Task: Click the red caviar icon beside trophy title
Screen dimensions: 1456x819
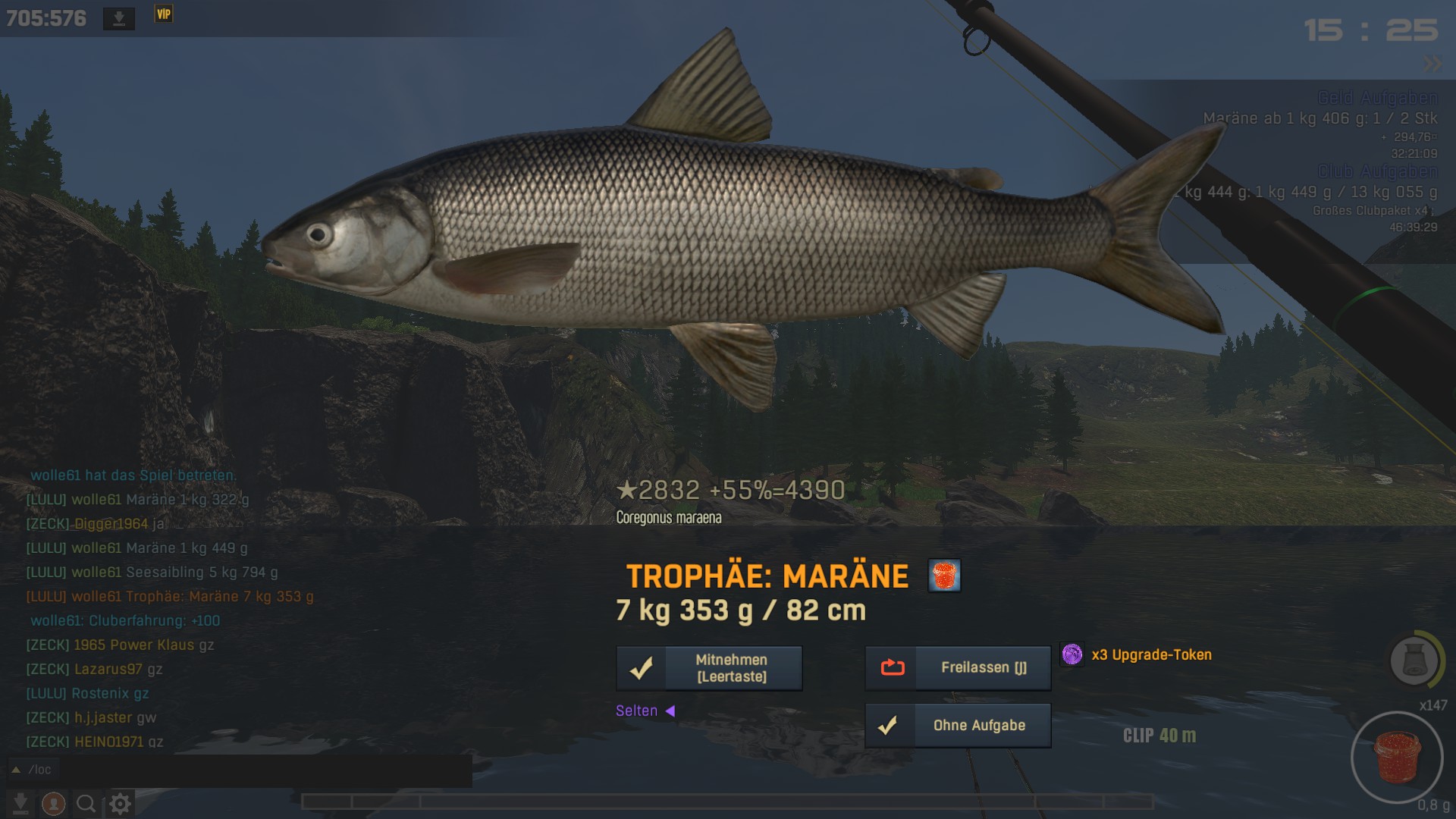Action: coord(944,576)
